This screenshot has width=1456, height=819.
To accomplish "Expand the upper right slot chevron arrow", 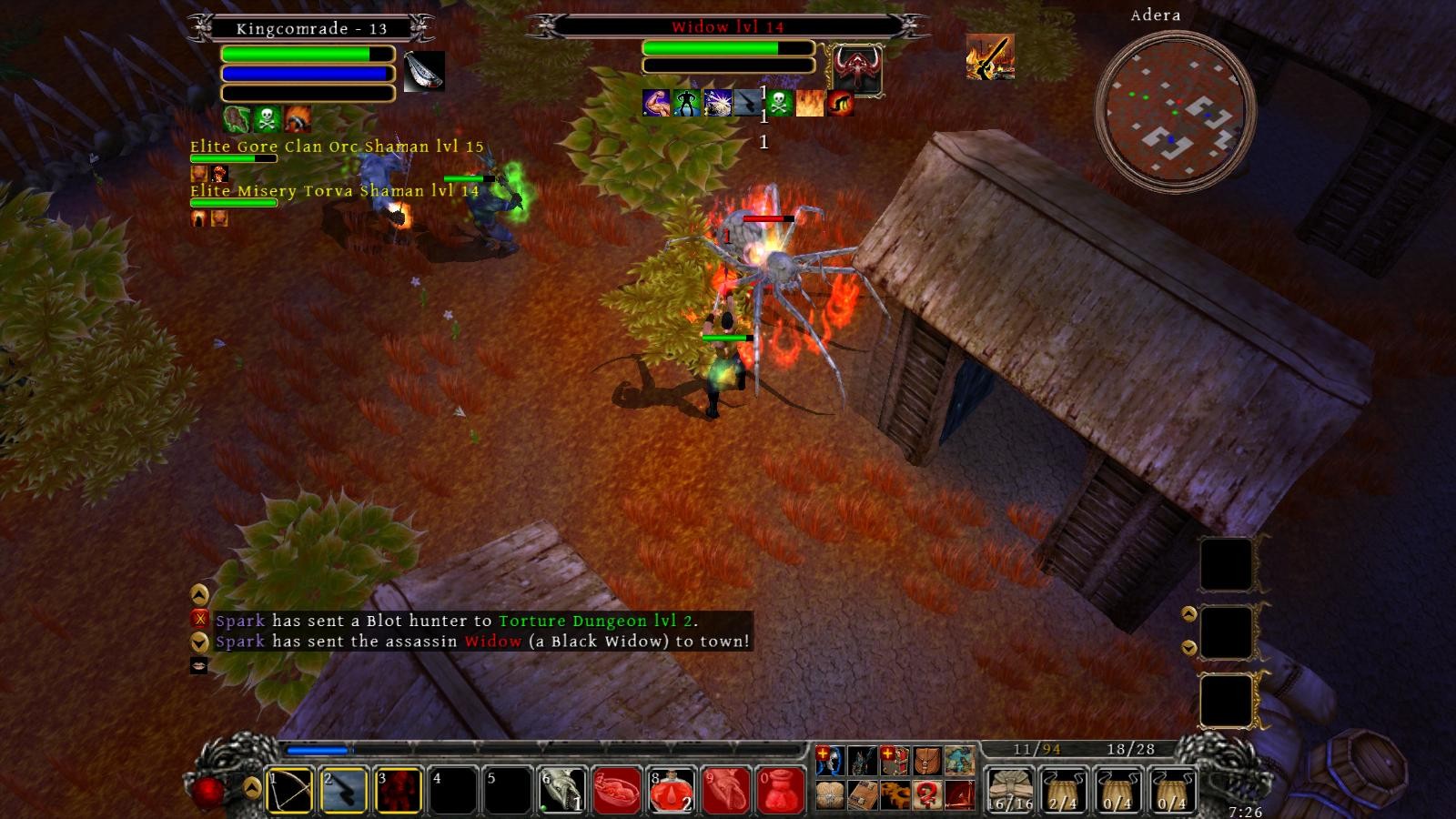I will coord(1188,612).
